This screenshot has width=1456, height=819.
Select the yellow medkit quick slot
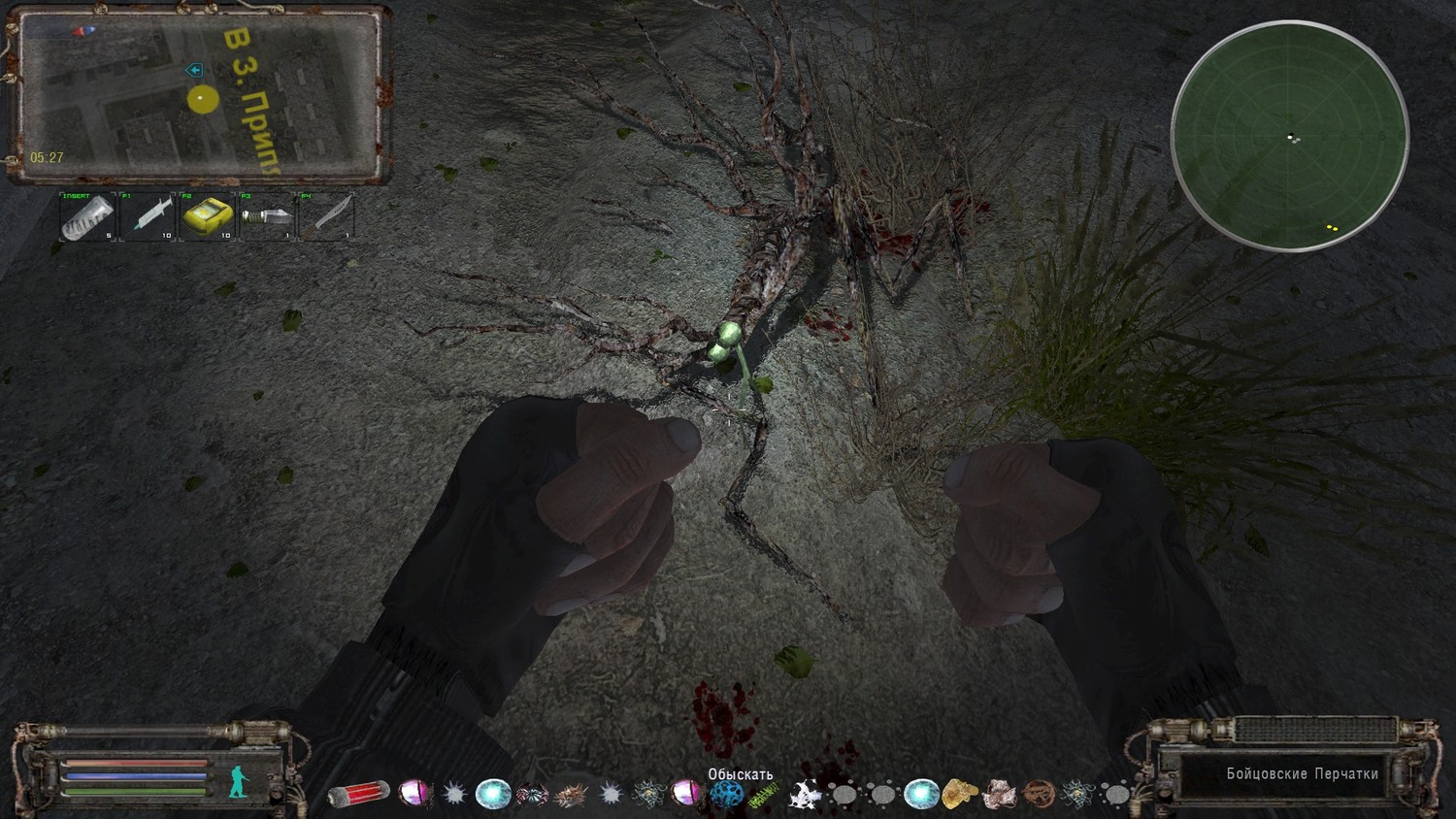pyautogui.click(x=208, y=216)
